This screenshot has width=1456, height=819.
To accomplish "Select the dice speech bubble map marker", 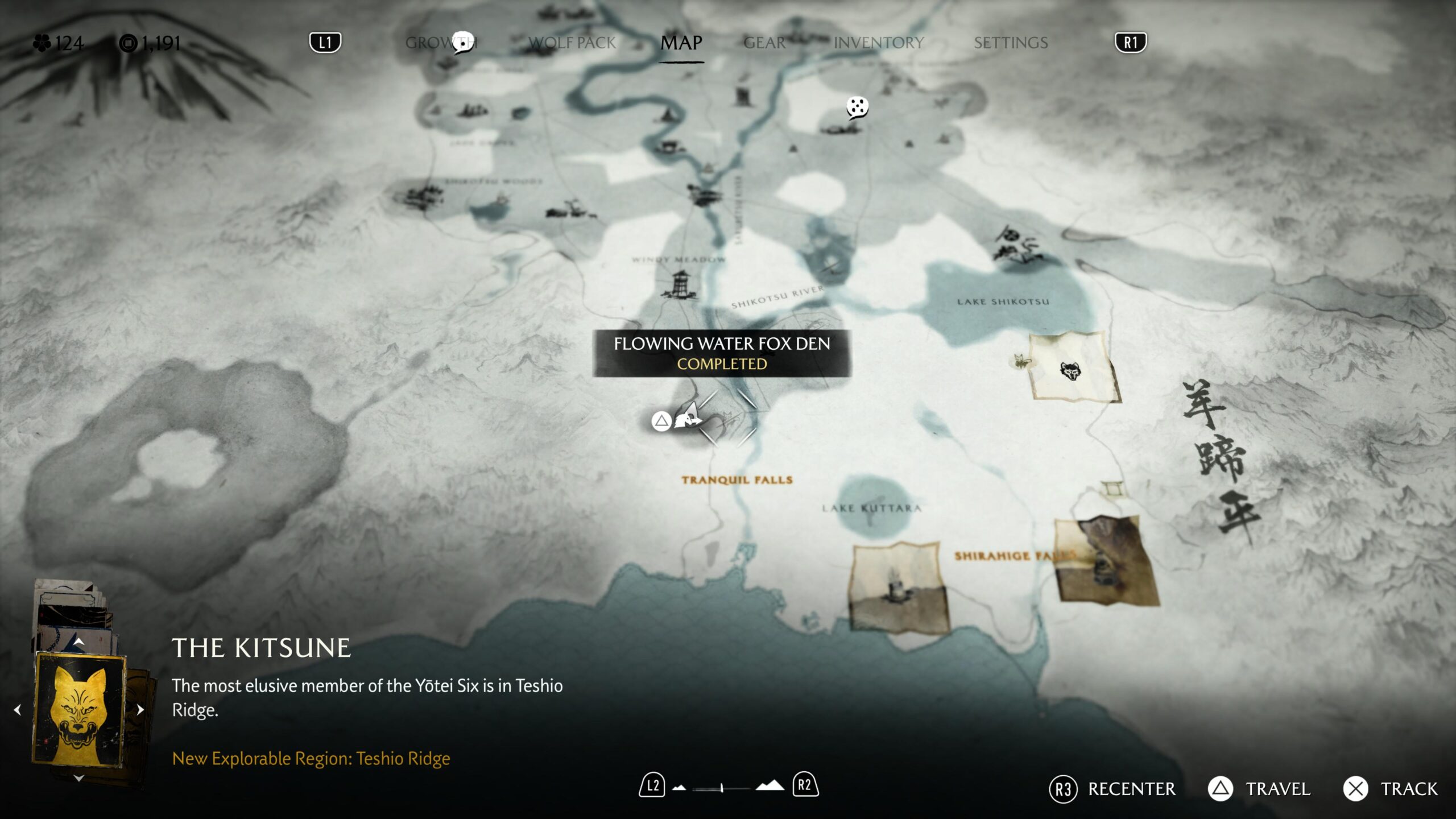I will tap(857, 107).
